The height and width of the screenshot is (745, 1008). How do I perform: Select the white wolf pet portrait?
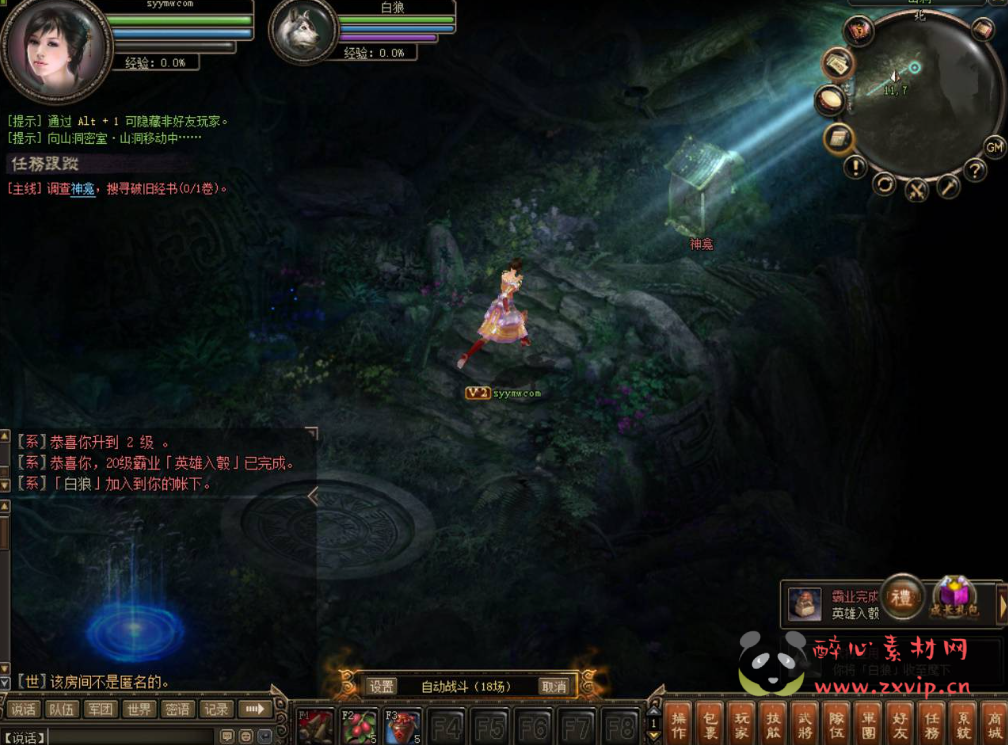coord(302,33)
